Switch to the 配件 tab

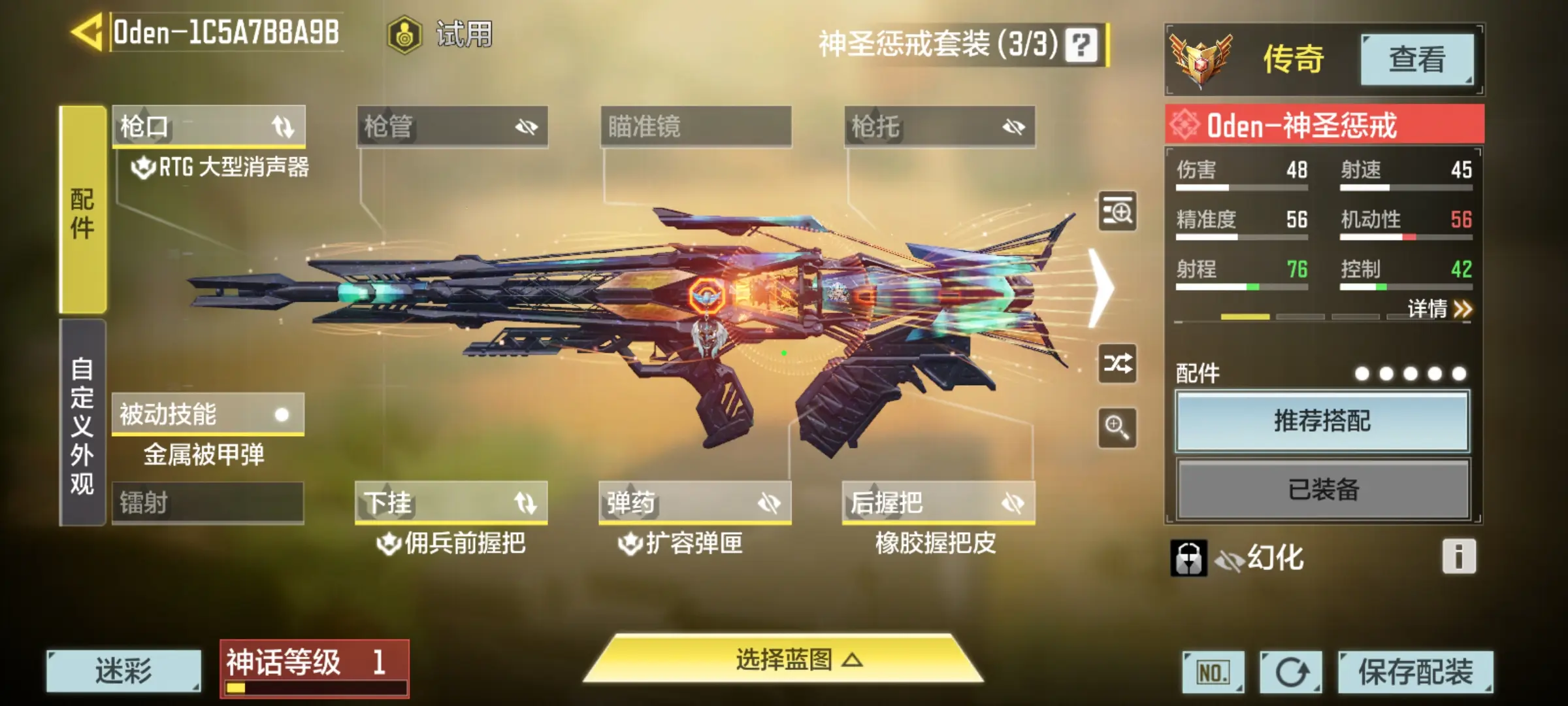[83, 210]
